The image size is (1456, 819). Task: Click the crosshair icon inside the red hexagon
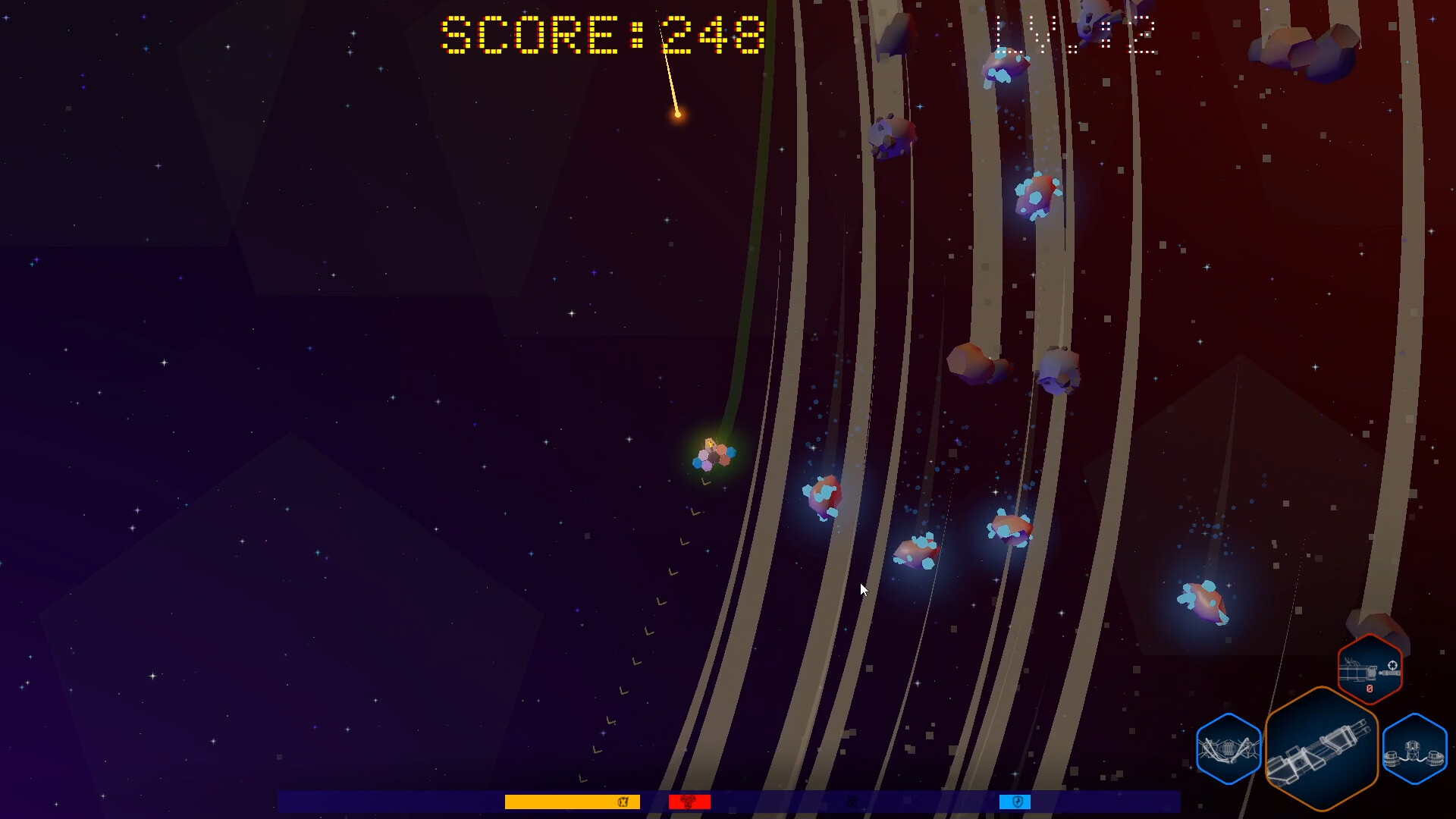point(1392,665)
